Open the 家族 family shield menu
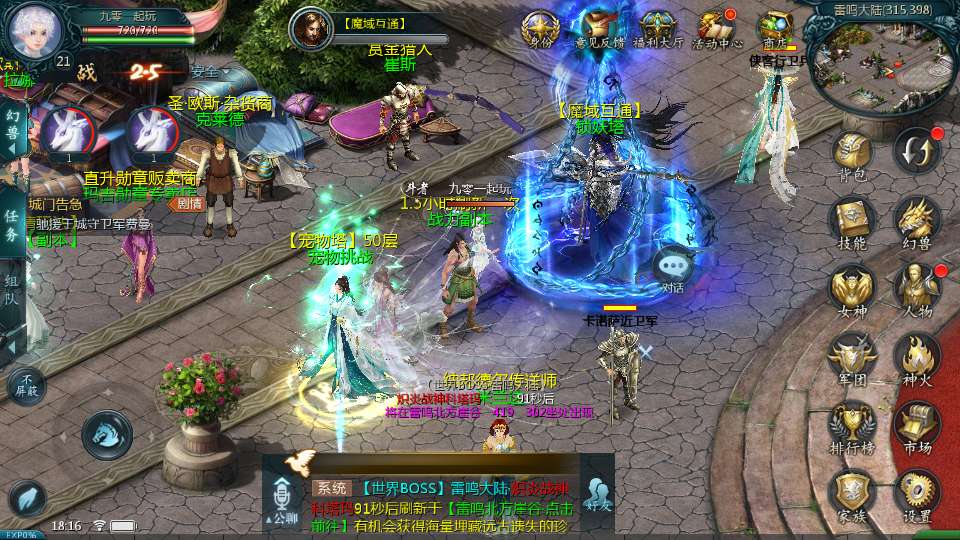 (x=852, y=492)
